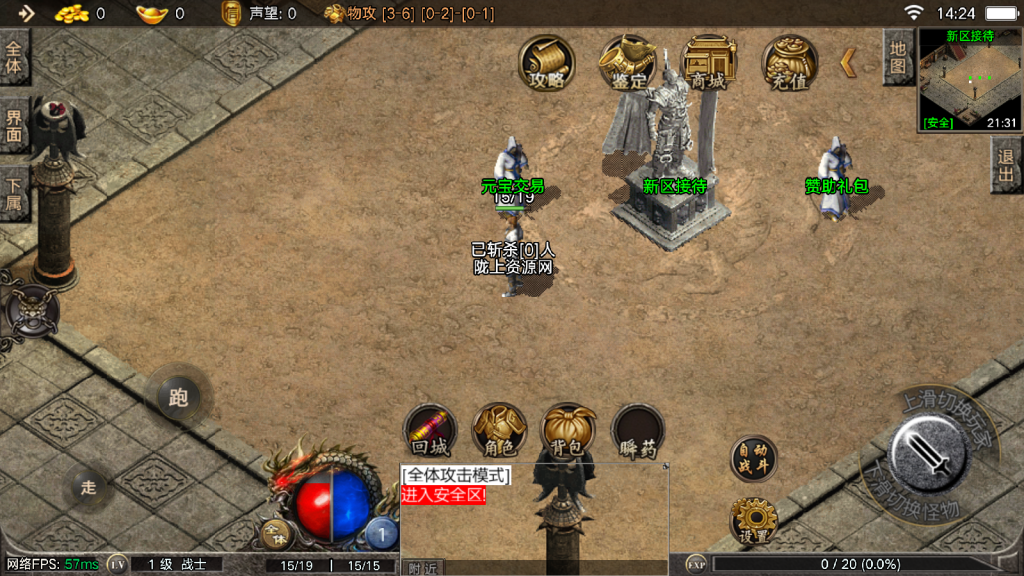Image resolution: width=1024 pixels, height=576 pixels.
Task: Open the 商城 shop icon
Action: coord(708,64)
